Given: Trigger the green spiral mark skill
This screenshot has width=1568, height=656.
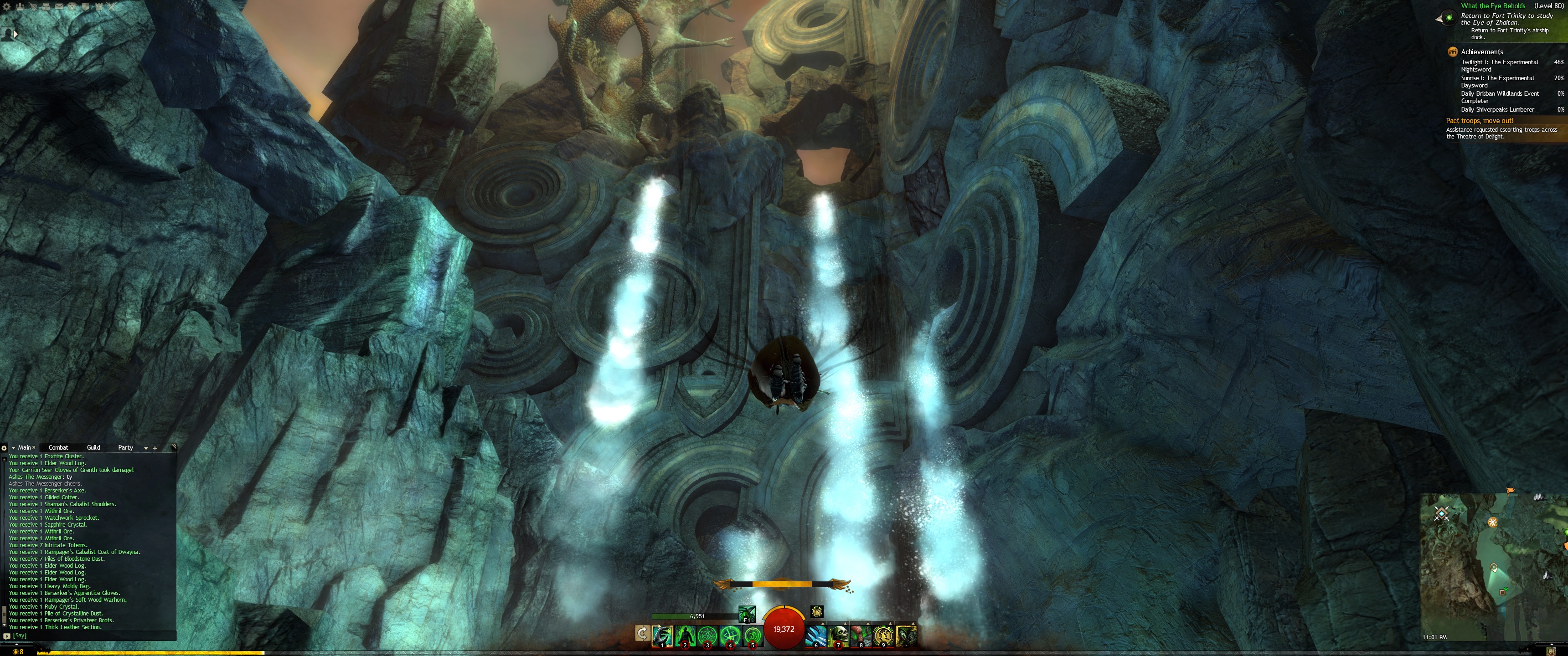Looking at the screenshot, I should click(753, 635).
